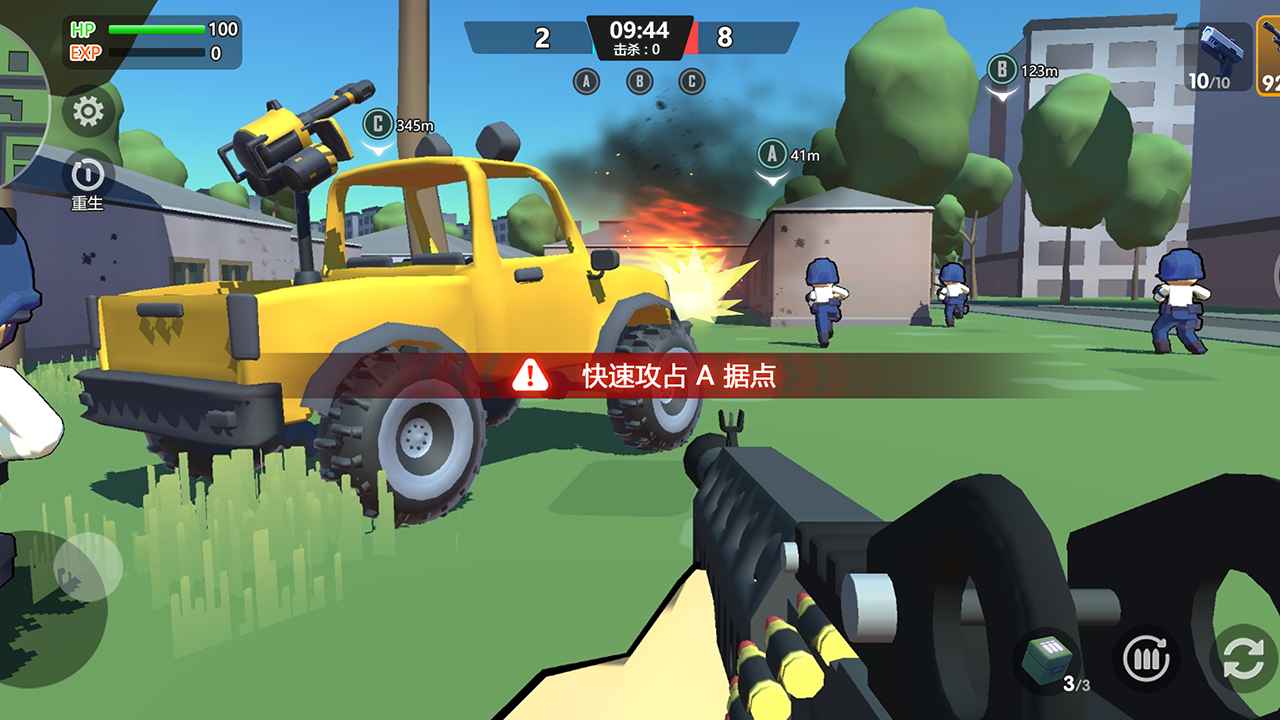Screen dimensions: 1280x720
Task: Tap the green HP bar showing 100
Action: [x=155, y=28]
